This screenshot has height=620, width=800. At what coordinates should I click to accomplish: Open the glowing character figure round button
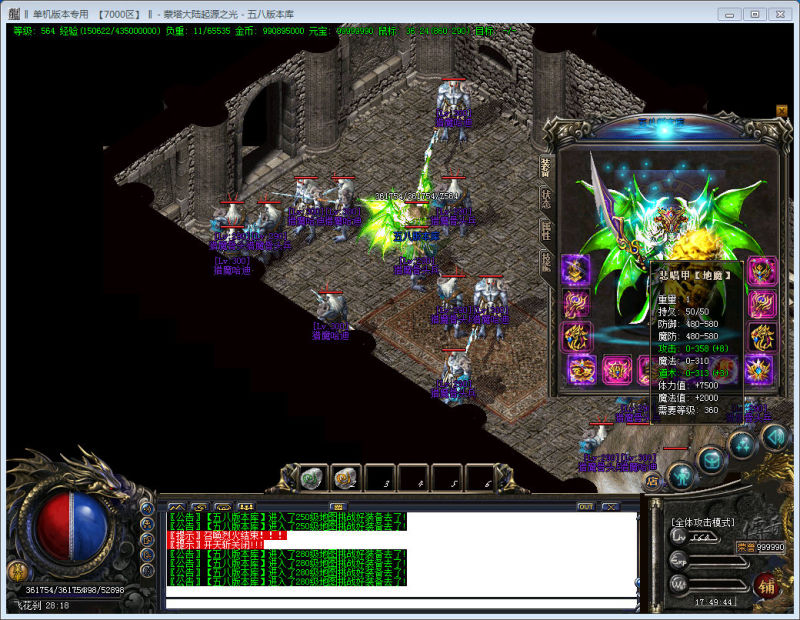681,474
